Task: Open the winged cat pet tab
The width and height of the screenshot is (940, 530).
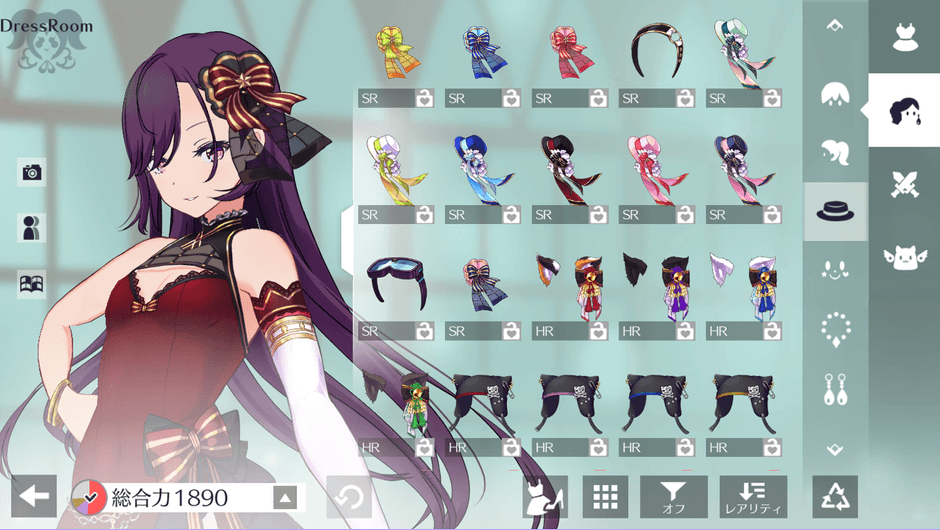Action: [x=904, y=257]
